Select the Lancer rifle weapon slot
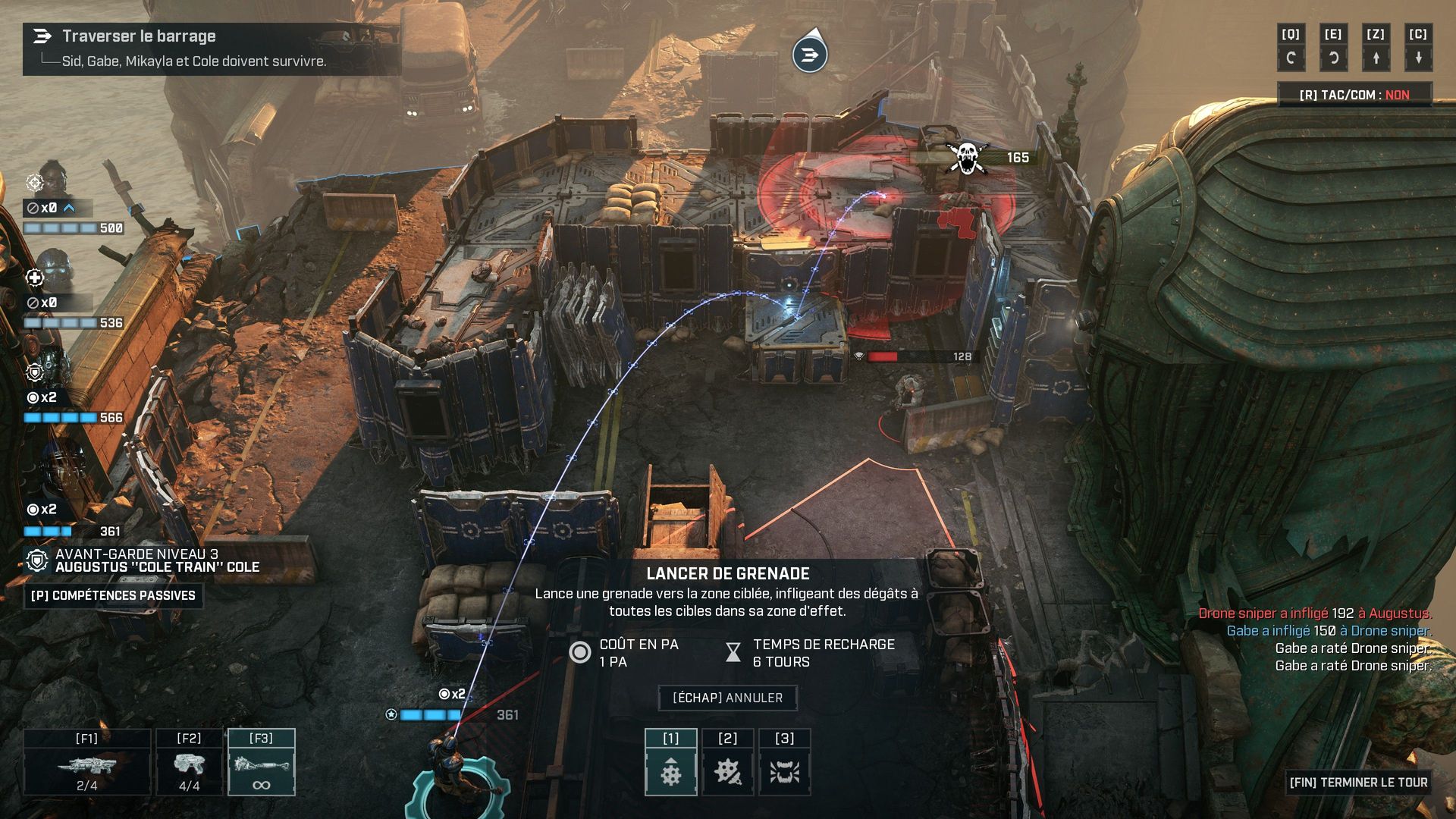 pyautogui.click(x=87, y=763)
